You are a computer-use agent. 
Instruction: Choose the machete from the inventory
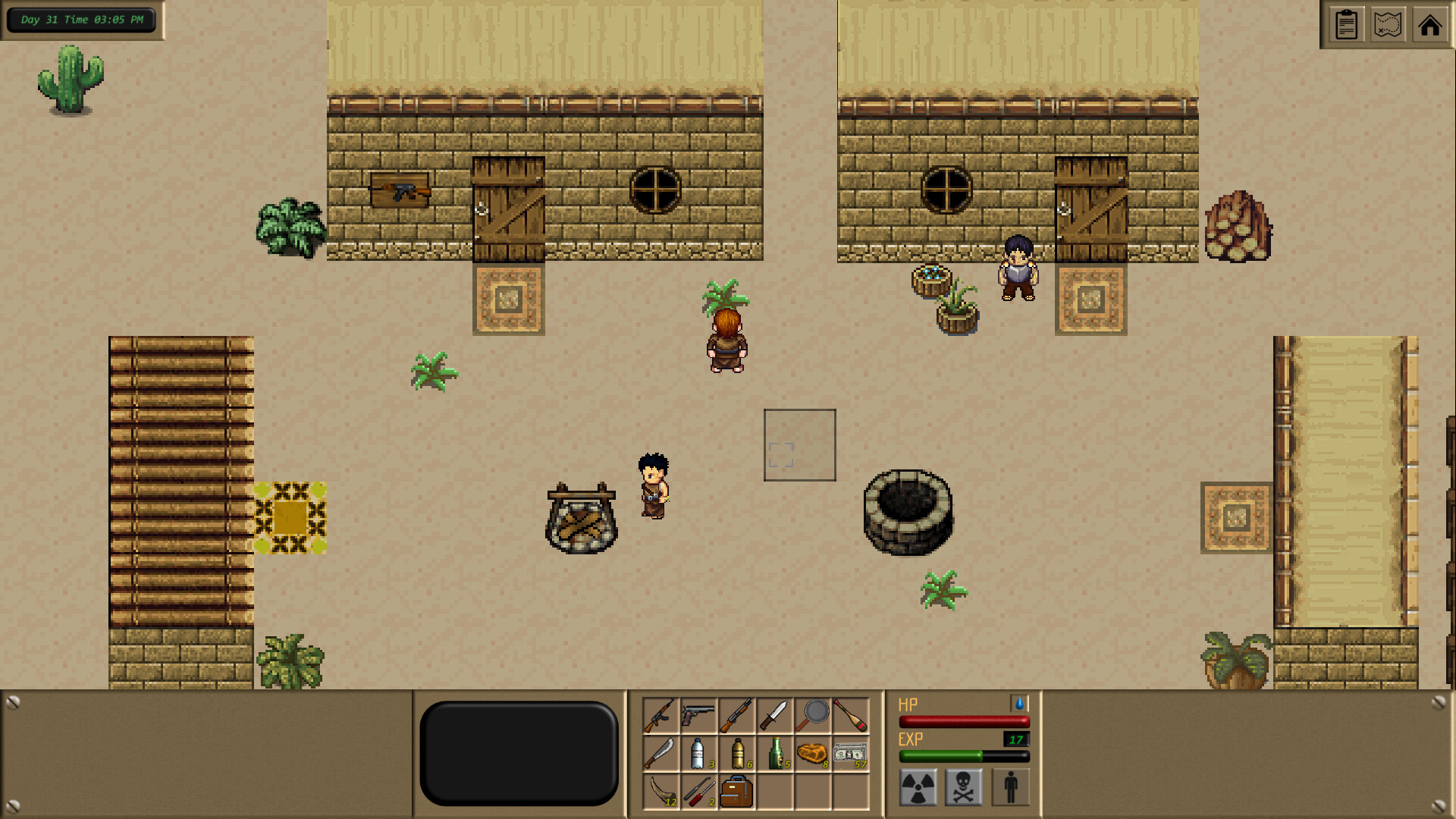(659, 752)
